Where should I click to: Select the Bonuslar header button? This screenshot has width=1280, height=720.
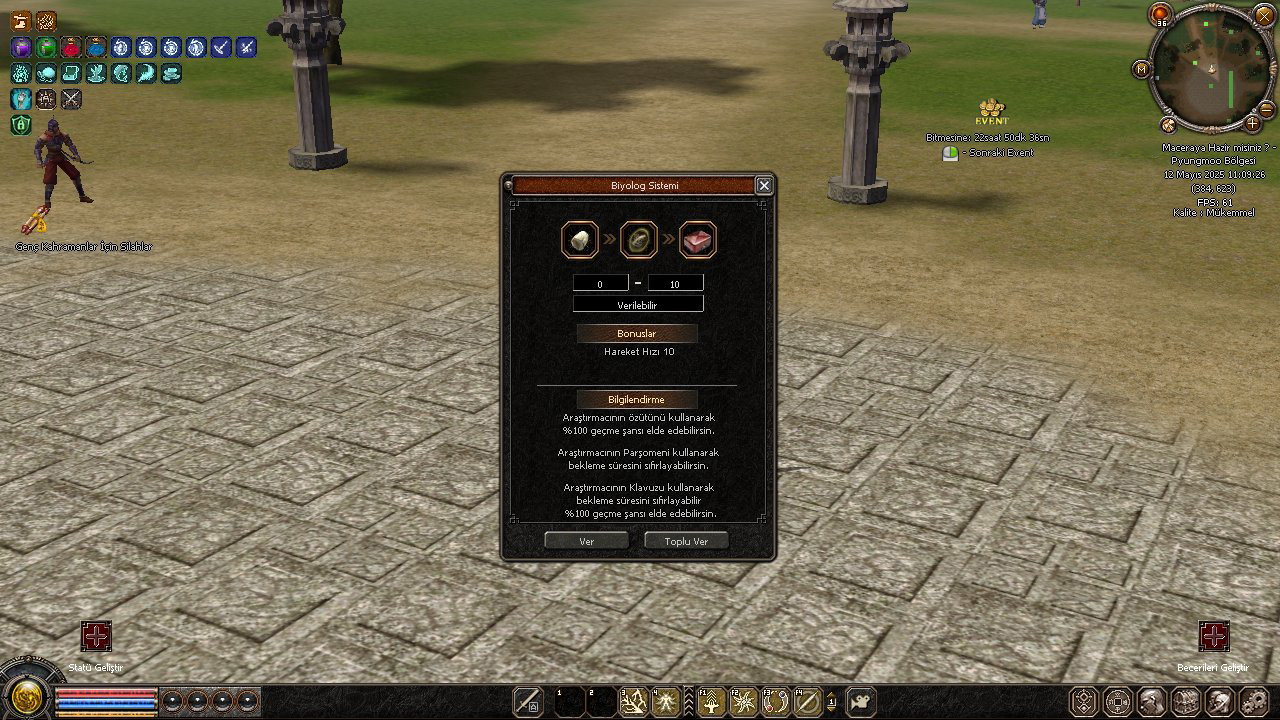click(x=637, y=333)
